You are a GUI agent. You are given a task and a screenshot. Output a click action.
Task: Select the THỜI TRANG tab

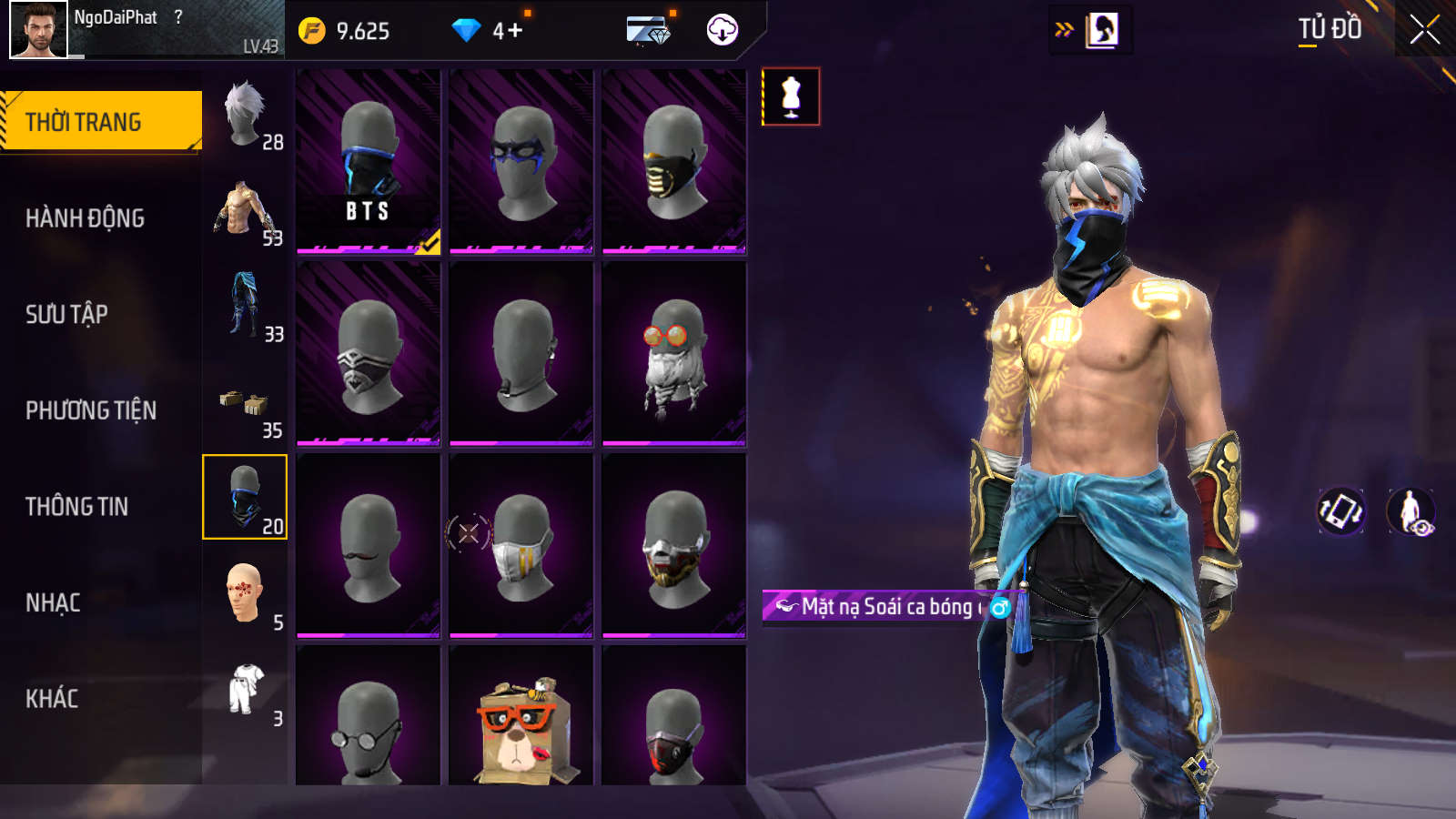click(100, 121)
